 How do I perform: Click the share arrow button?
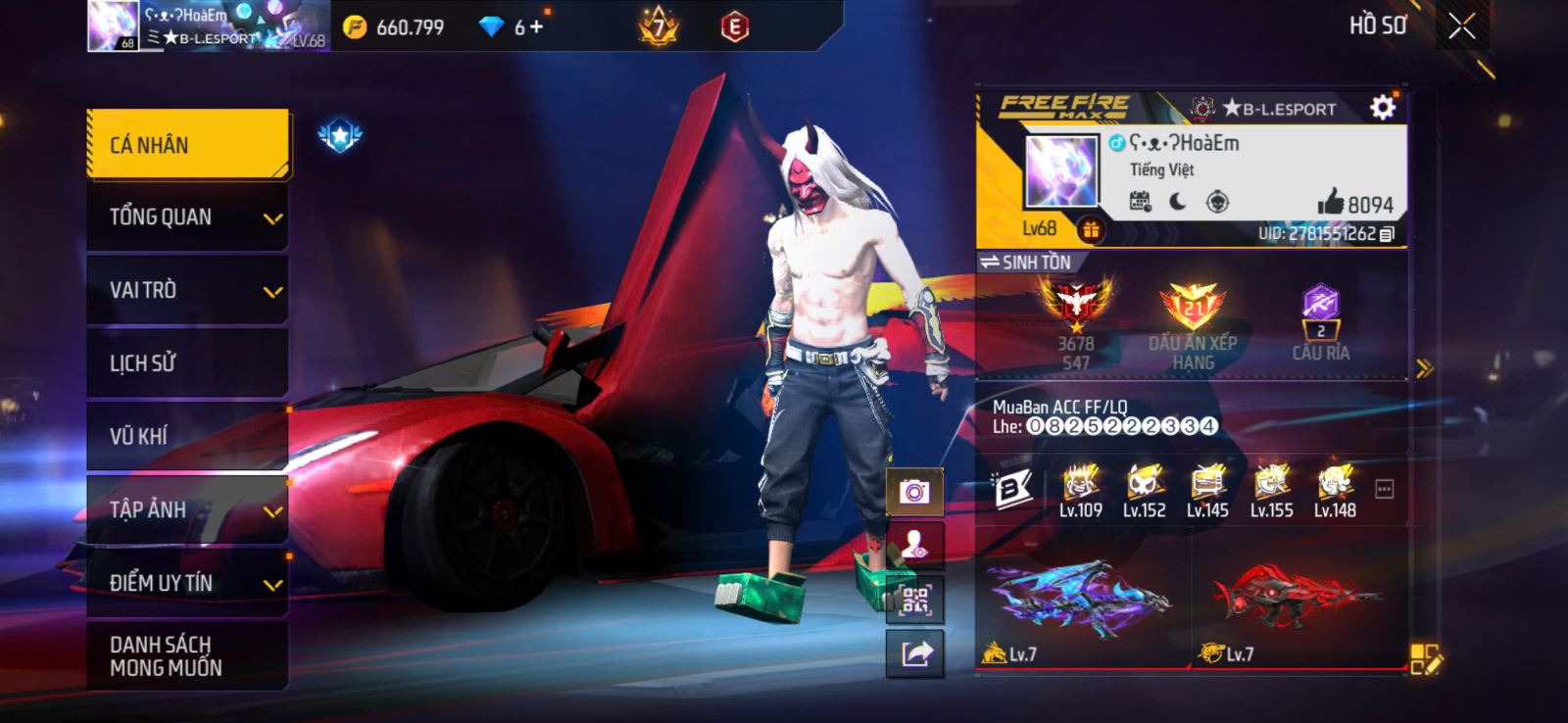coord(914,653)
